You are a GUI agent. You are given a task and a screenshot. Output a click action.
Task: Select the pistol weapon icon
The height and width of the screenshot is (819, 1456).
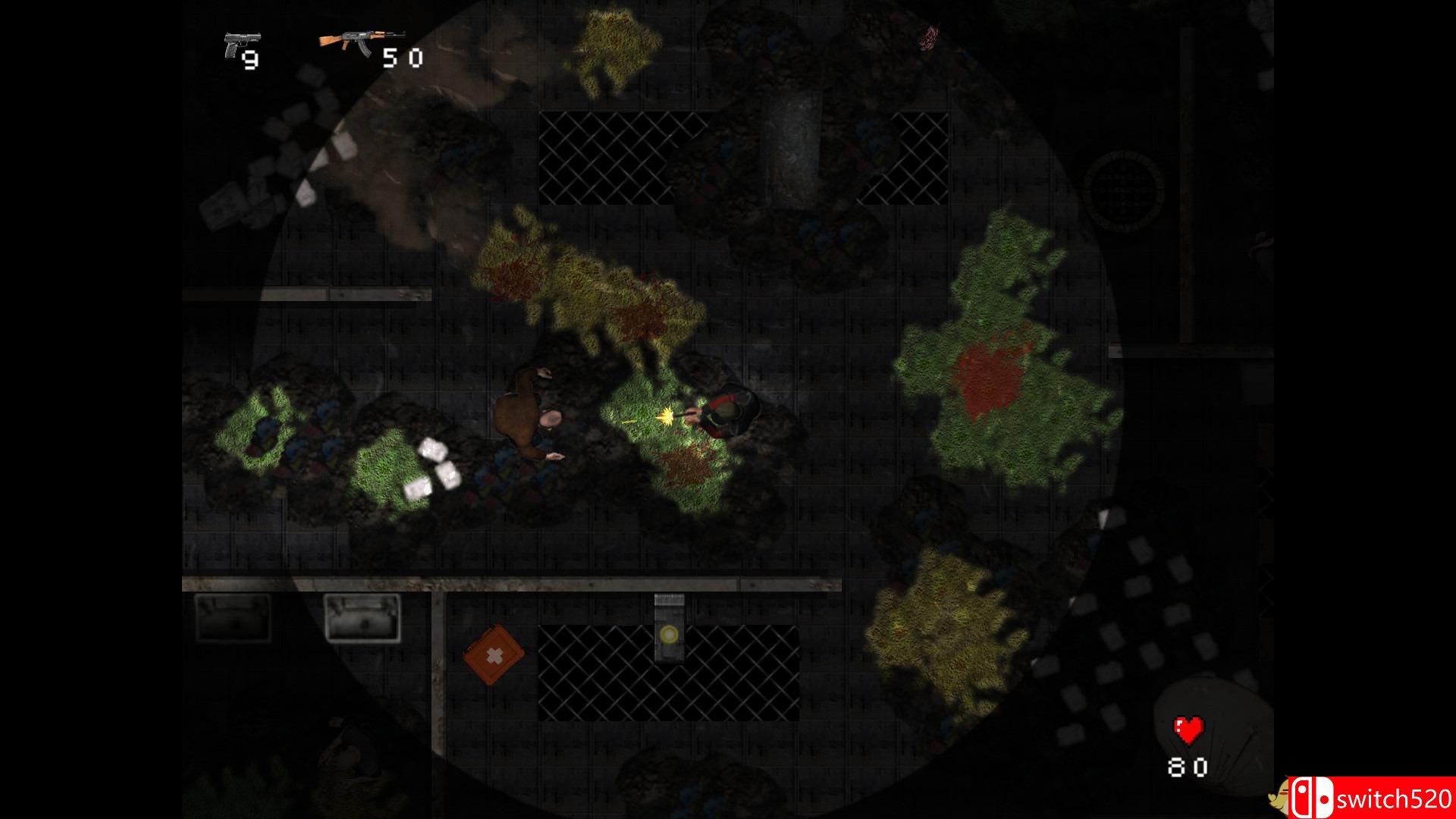[x=240, y=45]
